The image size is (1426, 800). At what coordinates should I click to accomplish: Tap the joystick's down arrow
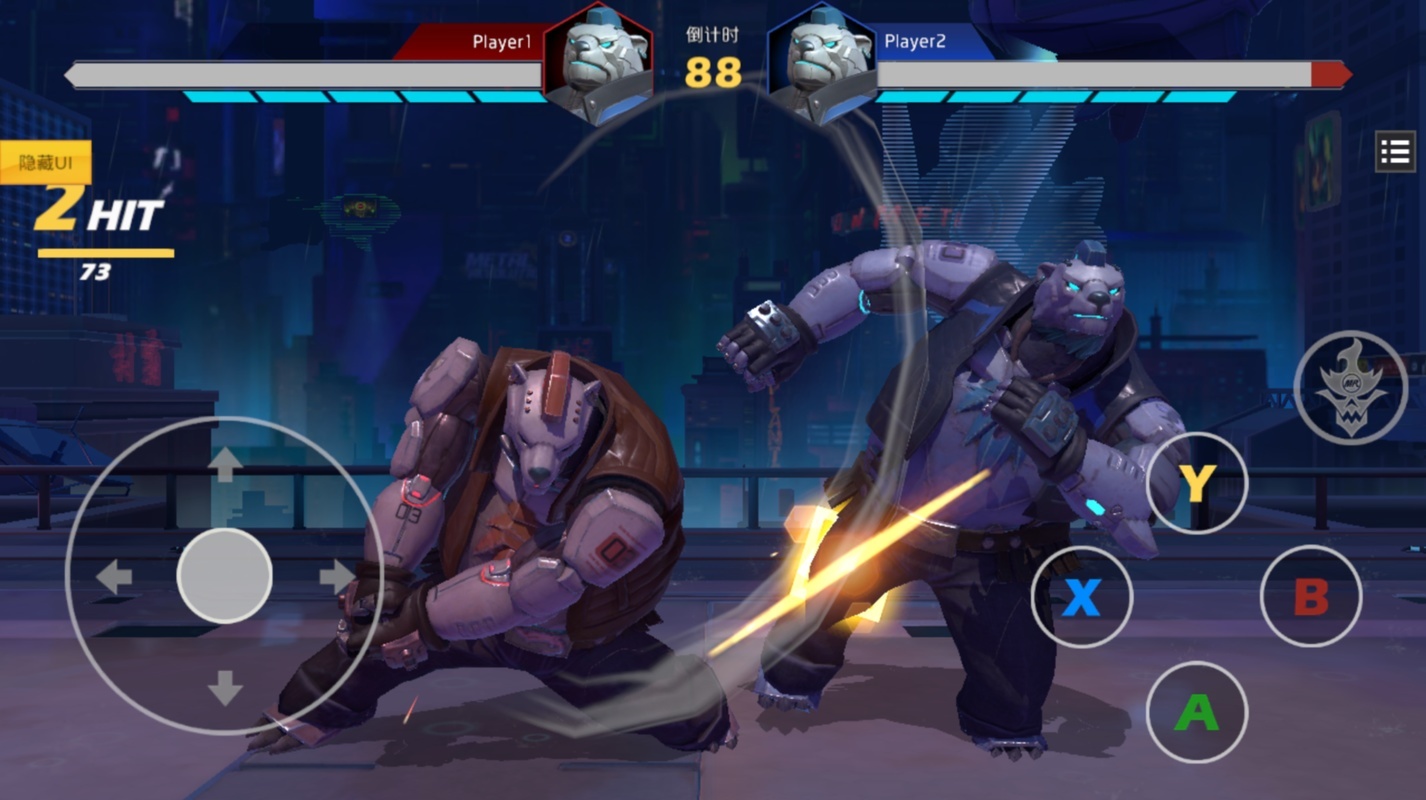[x=224, y=688]
